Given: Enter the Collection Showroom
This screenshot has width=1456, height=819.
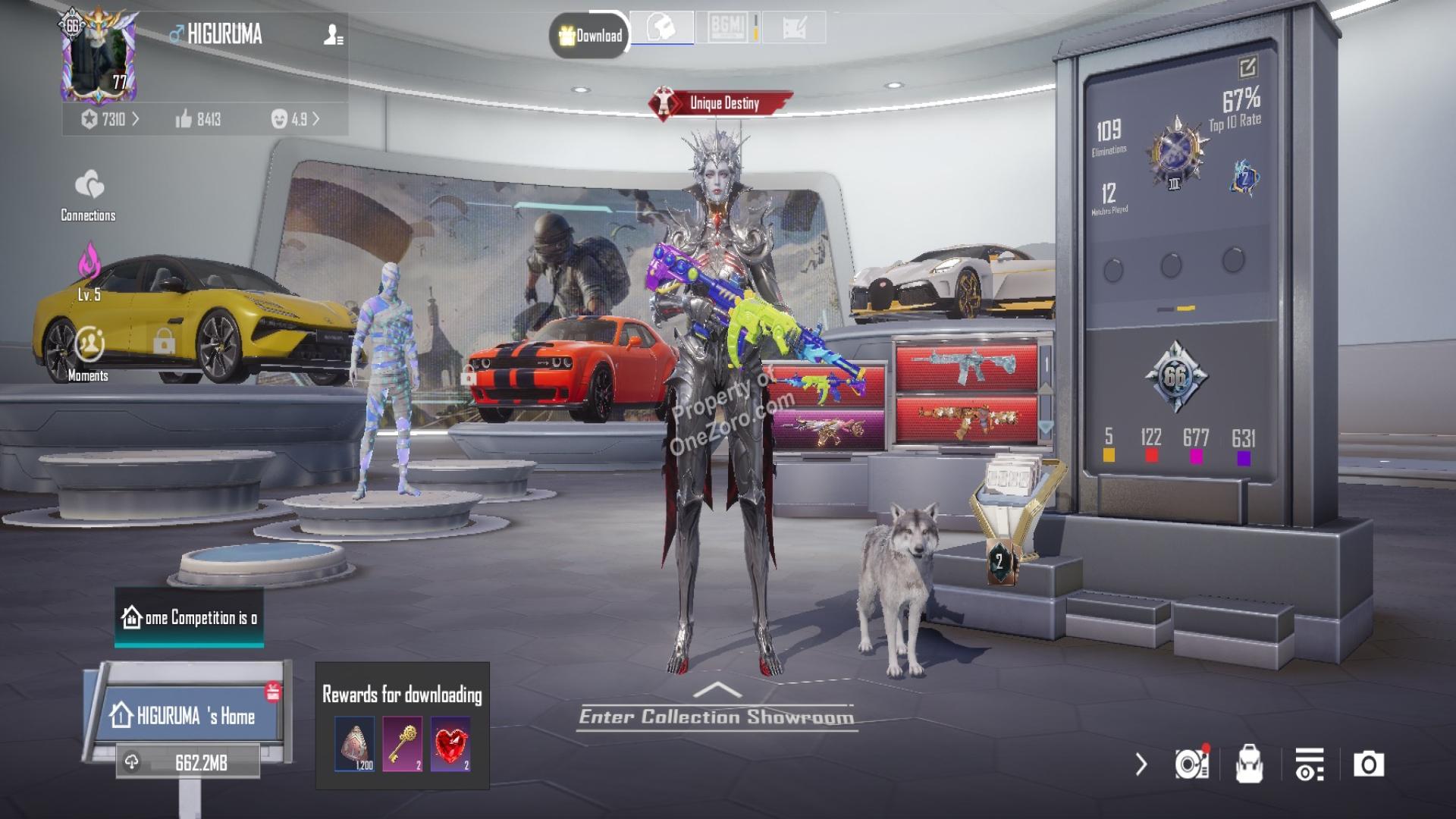Looking at the screenshot, I should click(717, 715).
